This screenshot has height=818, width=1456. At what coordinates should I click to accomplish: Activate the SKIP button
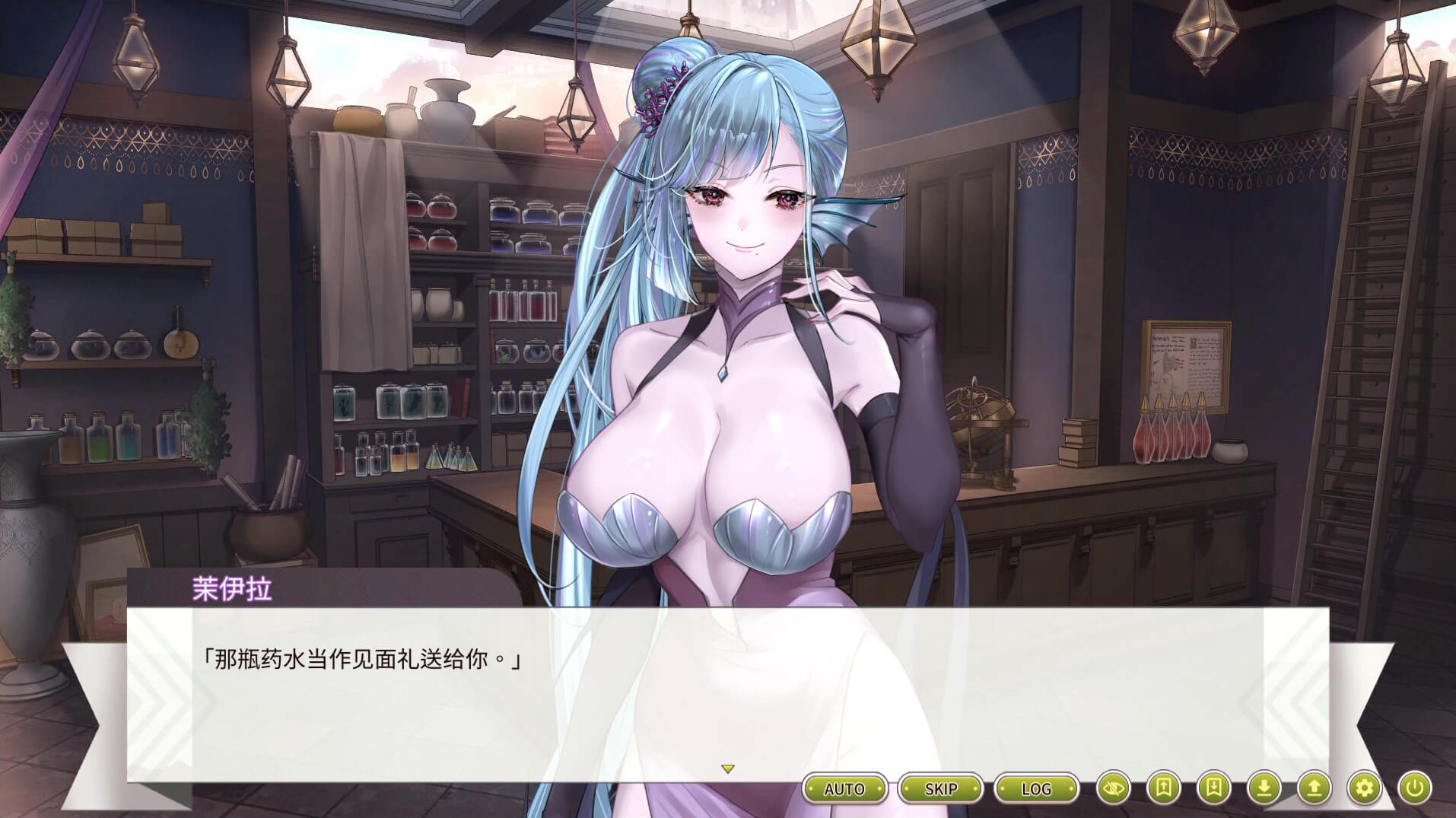pos(940,788)
